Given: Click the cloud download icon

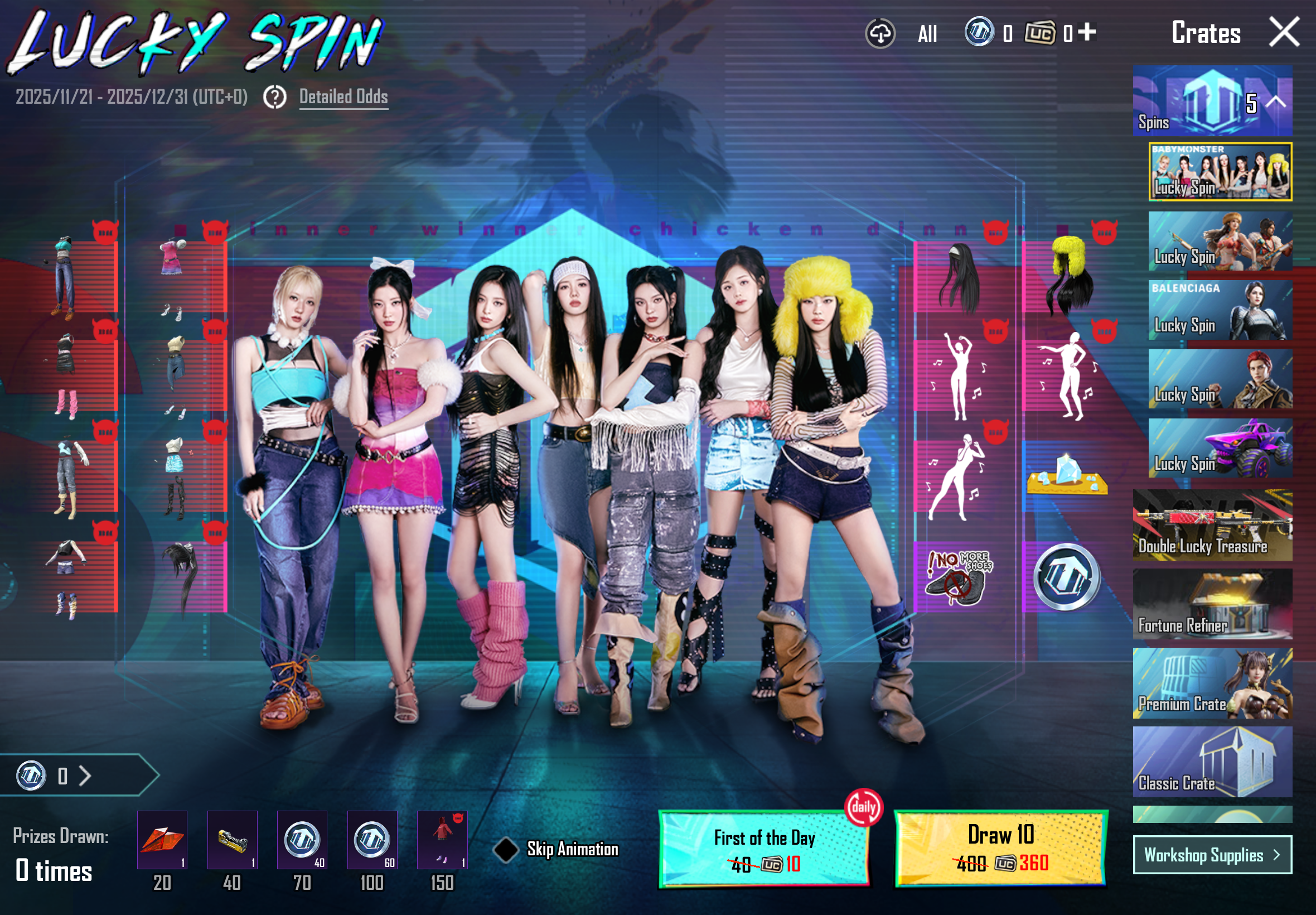Looking at the screenshot, I should [880, 33].
